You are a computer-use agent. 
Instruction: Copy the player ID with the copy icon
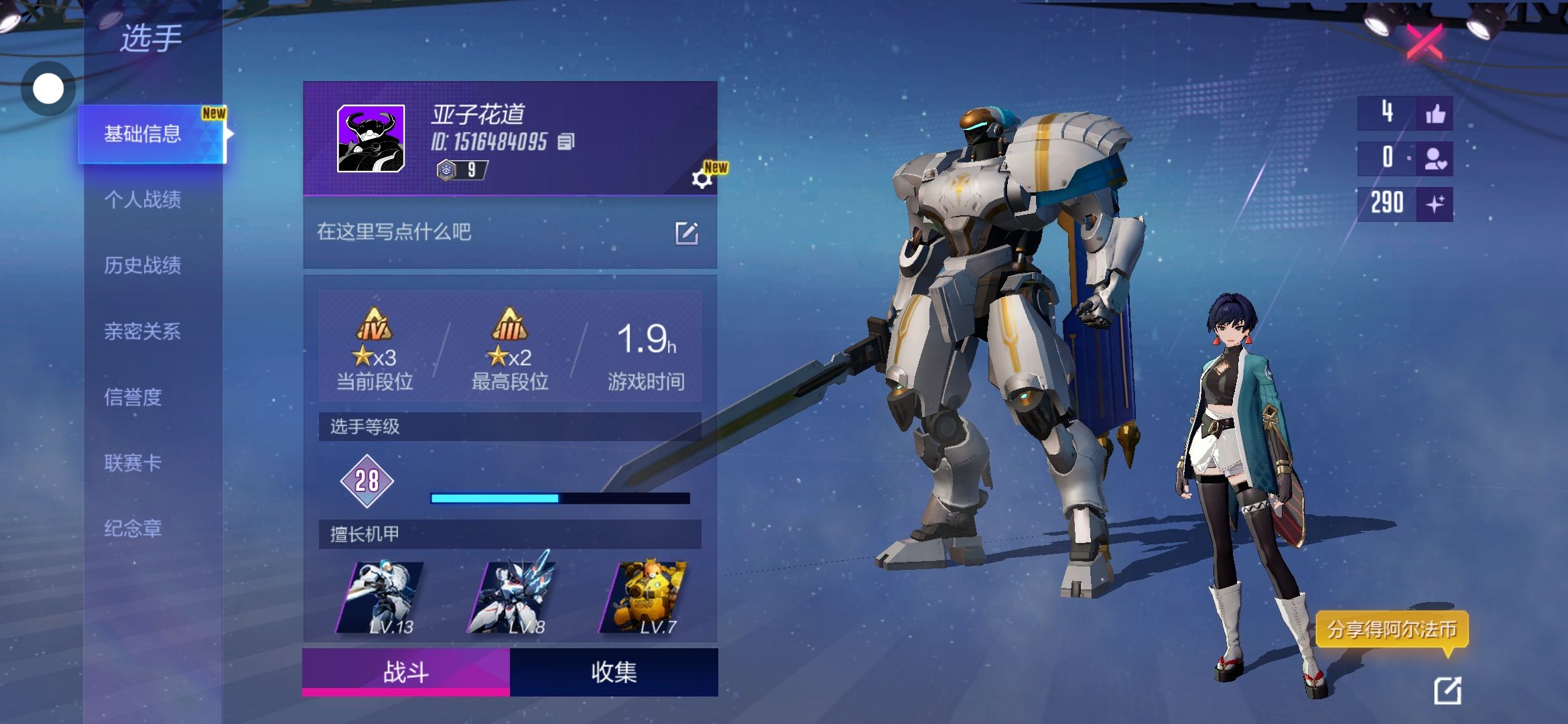pyautogui.click(x=566, y=141)
